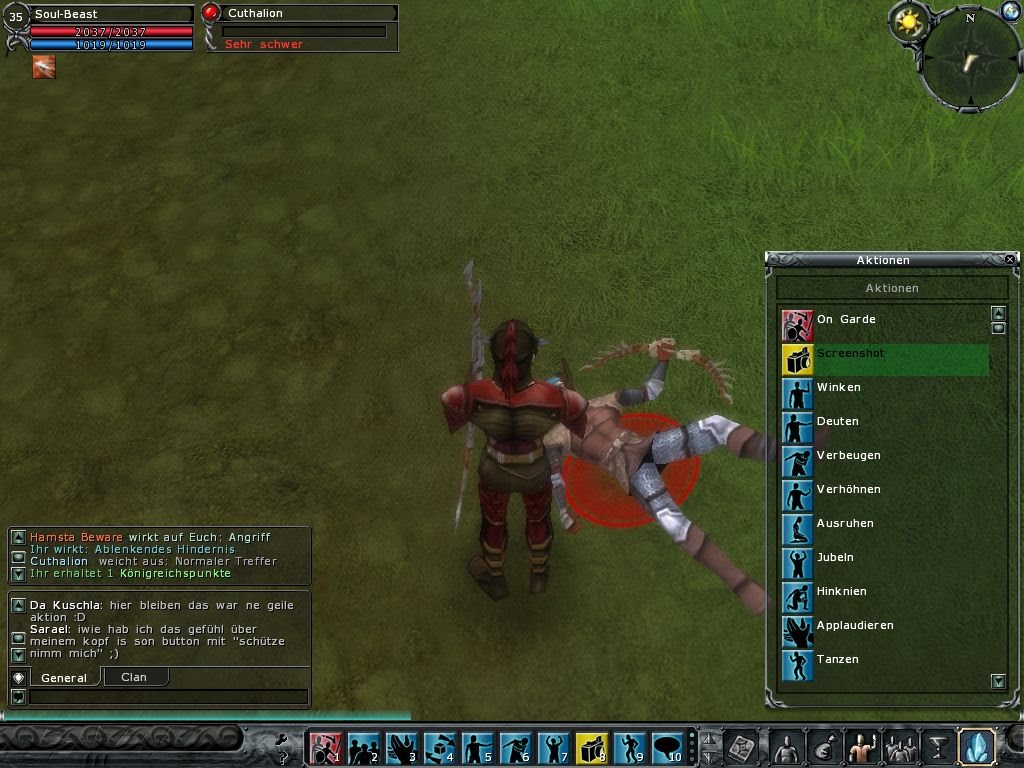Use the speech bubble icon in hotbar slot 10

click(x=667, y=748)
